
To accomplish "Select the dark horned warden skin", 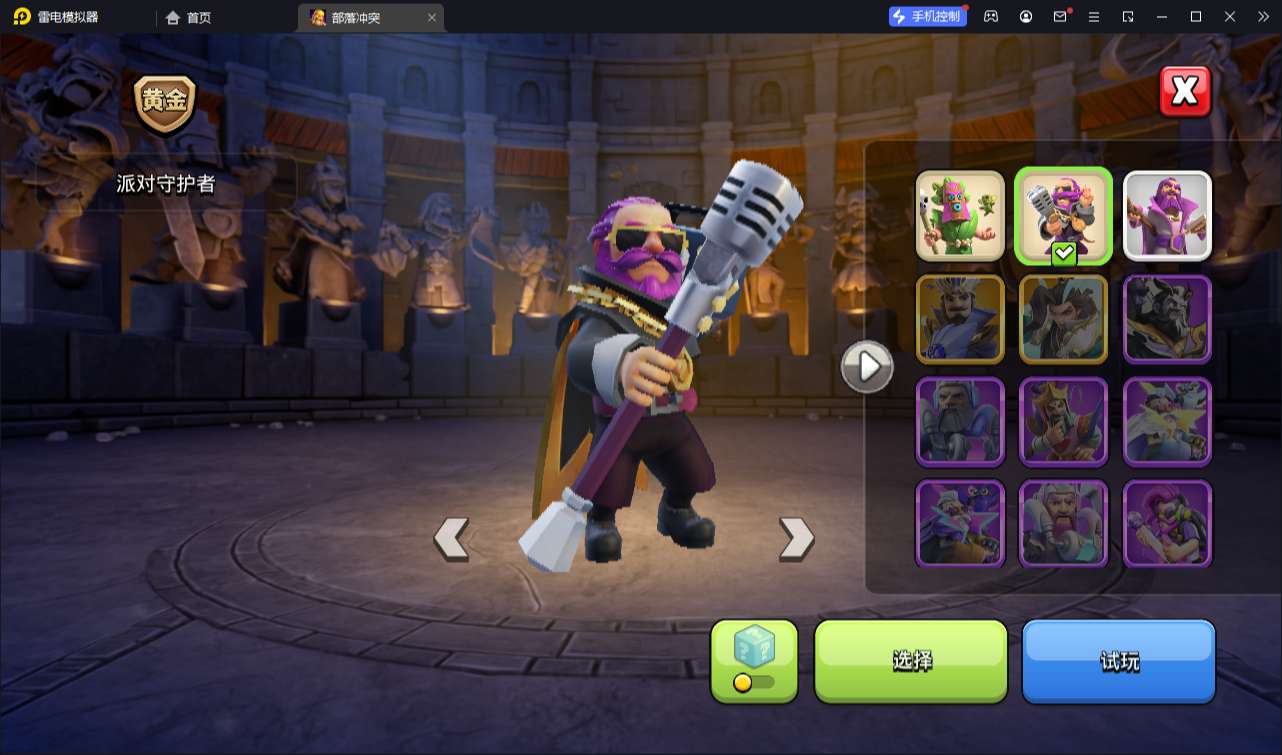I will click(1167, 318).
